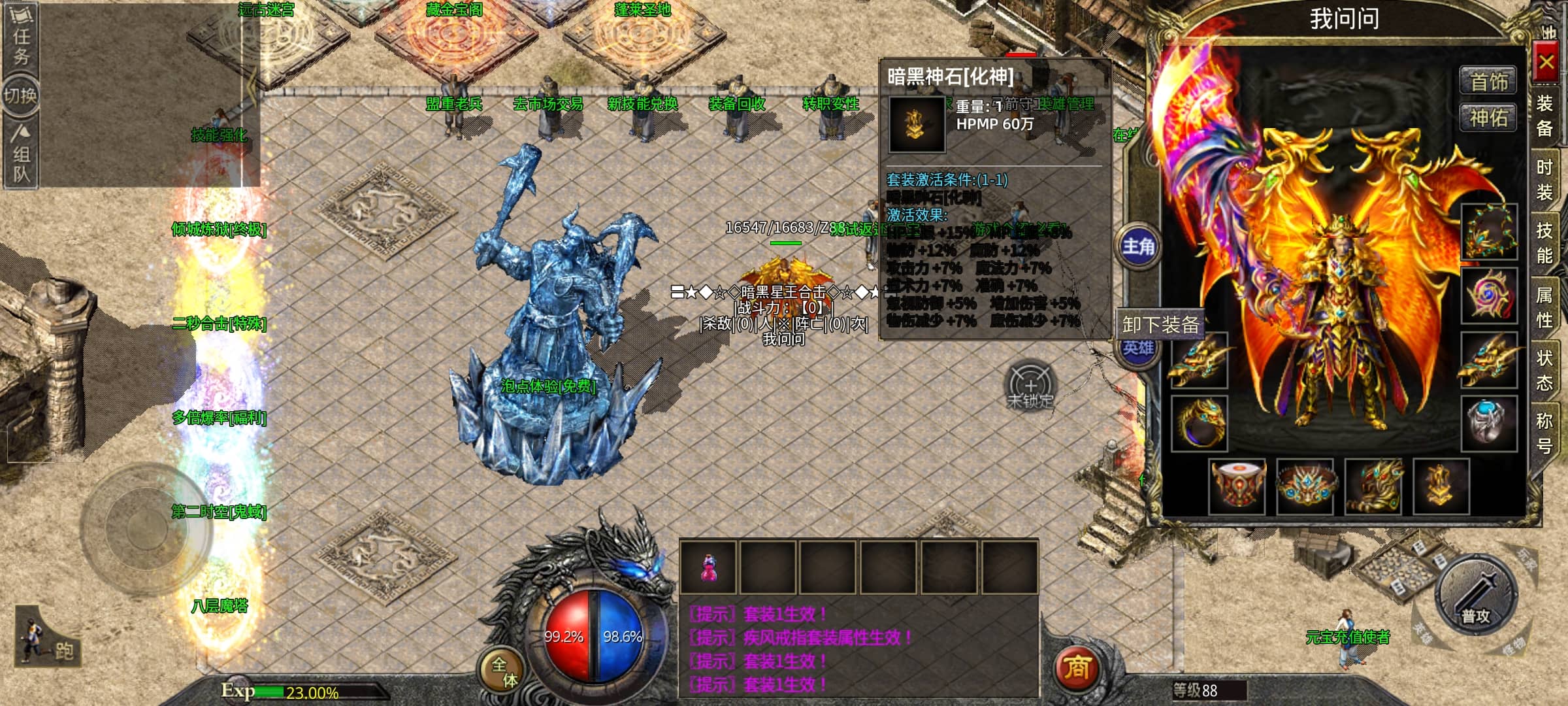
Task: Use the pink potion in hotbar
Action: [x=708, y=567]
